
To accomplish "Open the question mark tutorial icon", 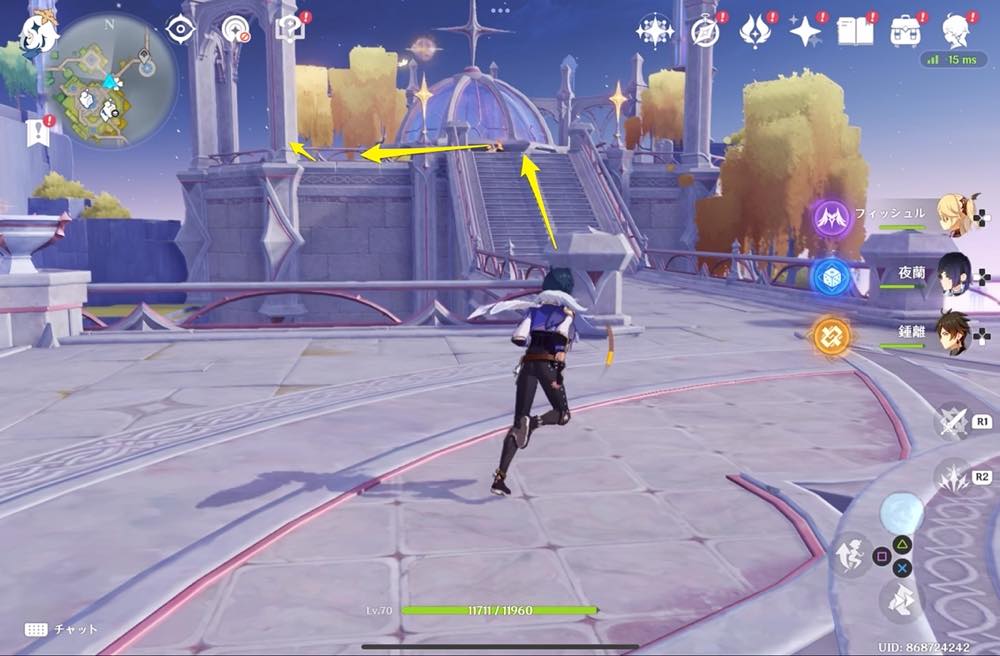I will 290,30.
